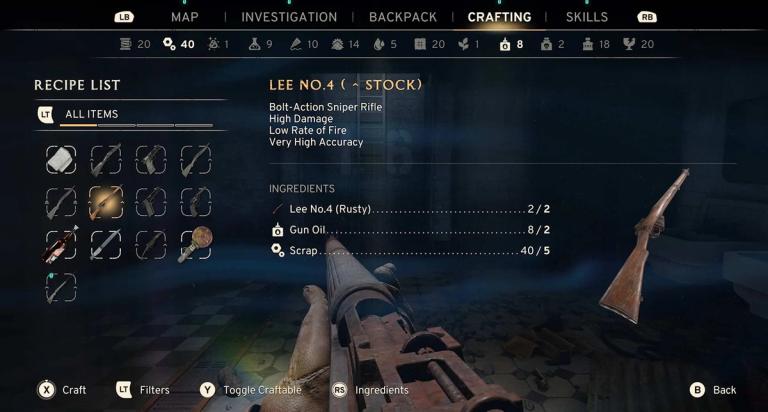
Task: Click the Scrap ingredient row
Action: [410, 250]
